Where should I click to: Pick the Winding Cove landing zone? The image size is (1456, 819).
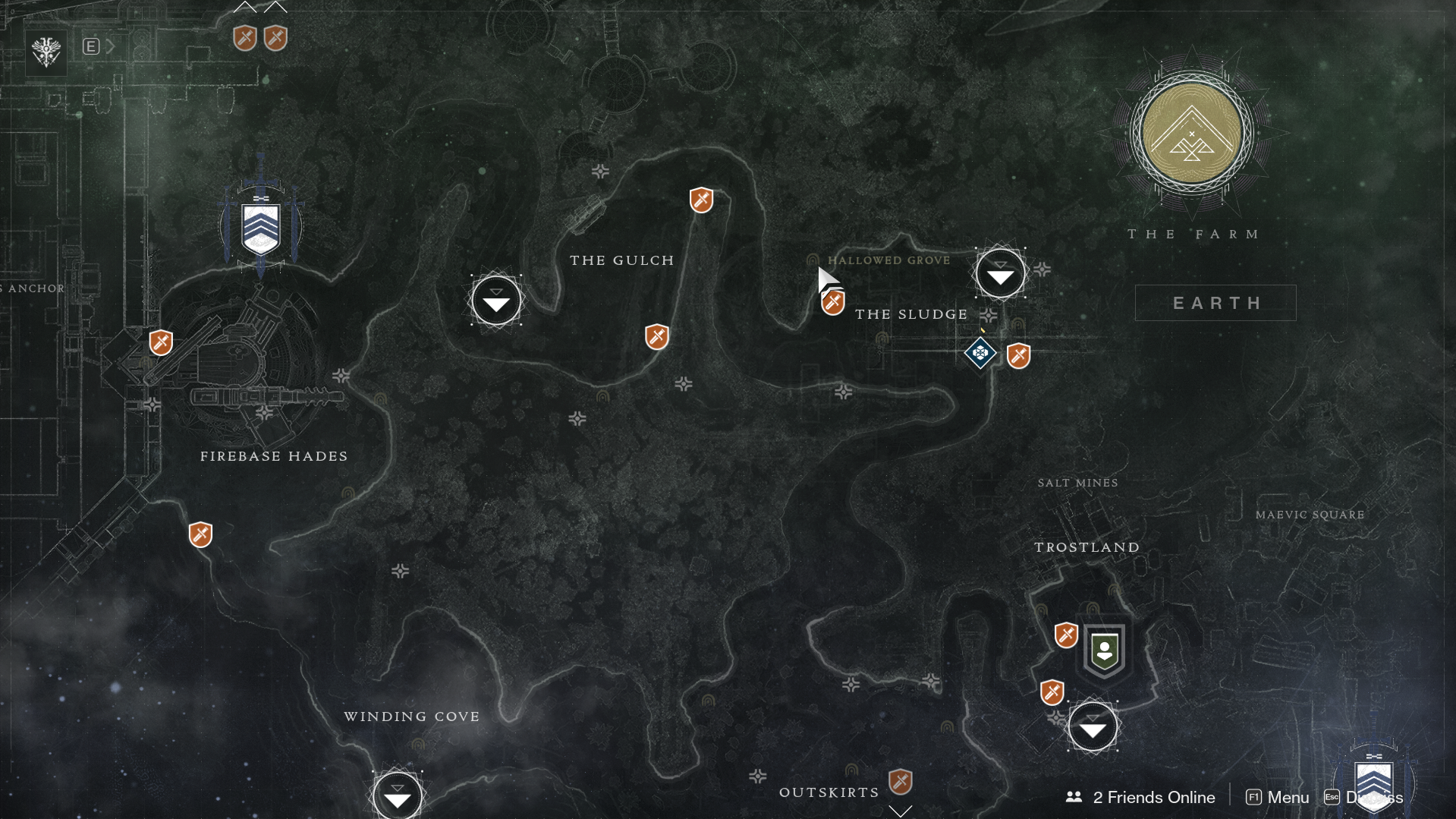[x=397, y=795]
